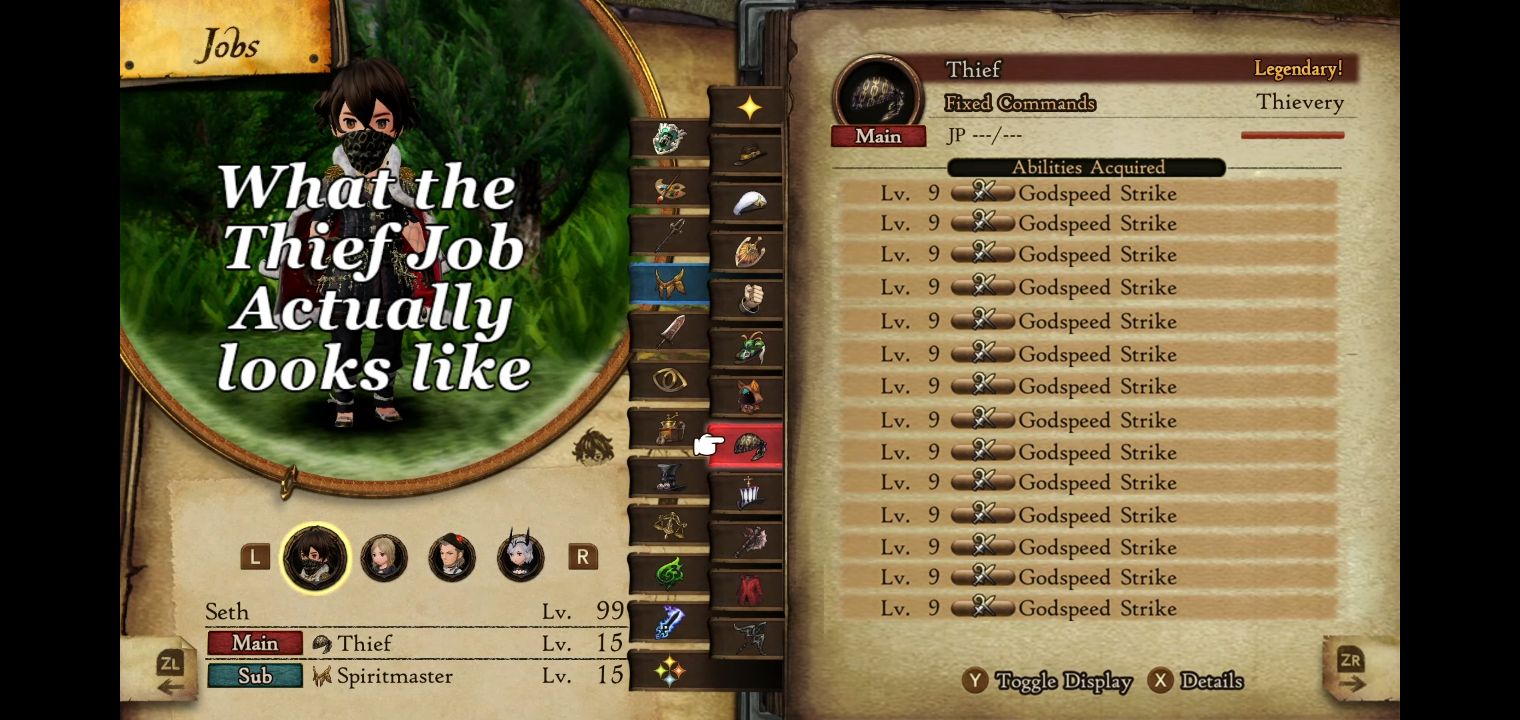
Task: Switch to the blue-highlighted Sub job icon
Action: (668, 283)
